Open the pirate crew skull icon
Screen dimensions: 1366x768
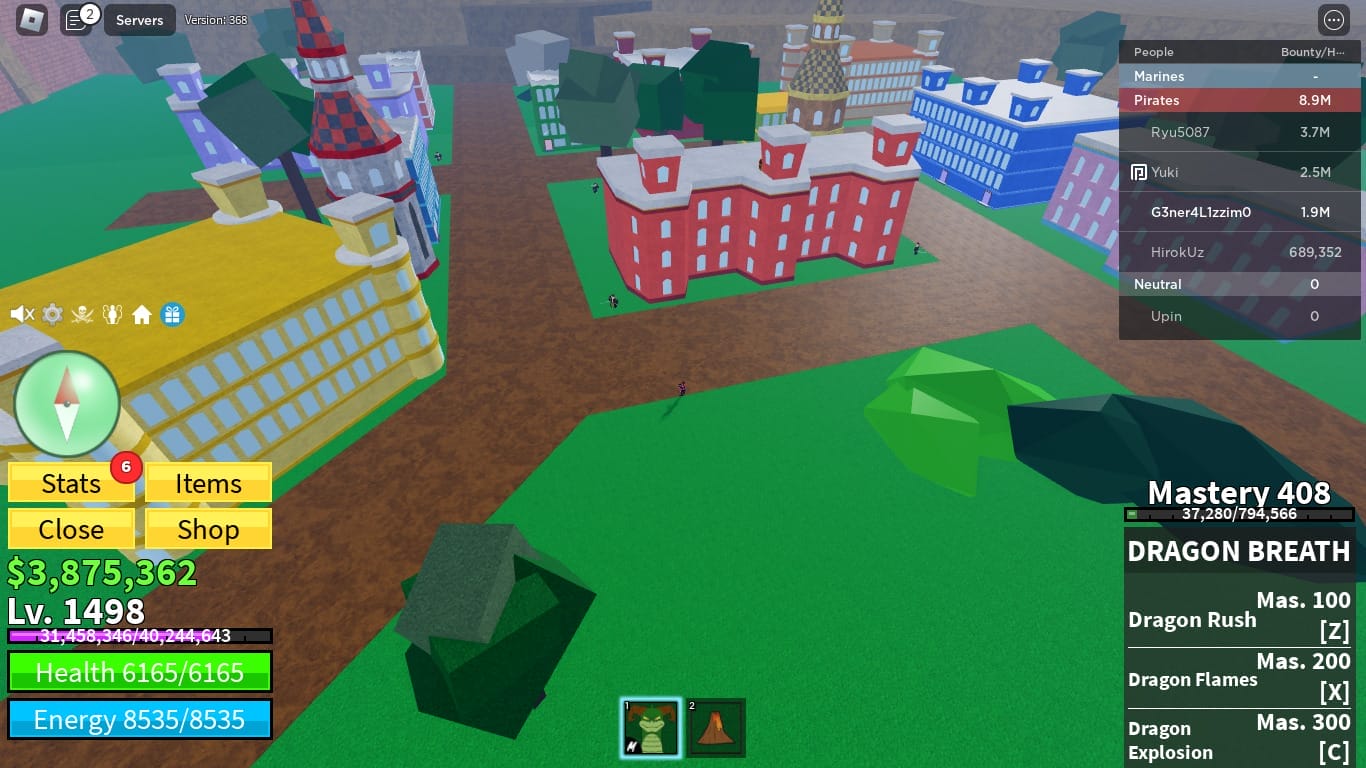point(82,313)
